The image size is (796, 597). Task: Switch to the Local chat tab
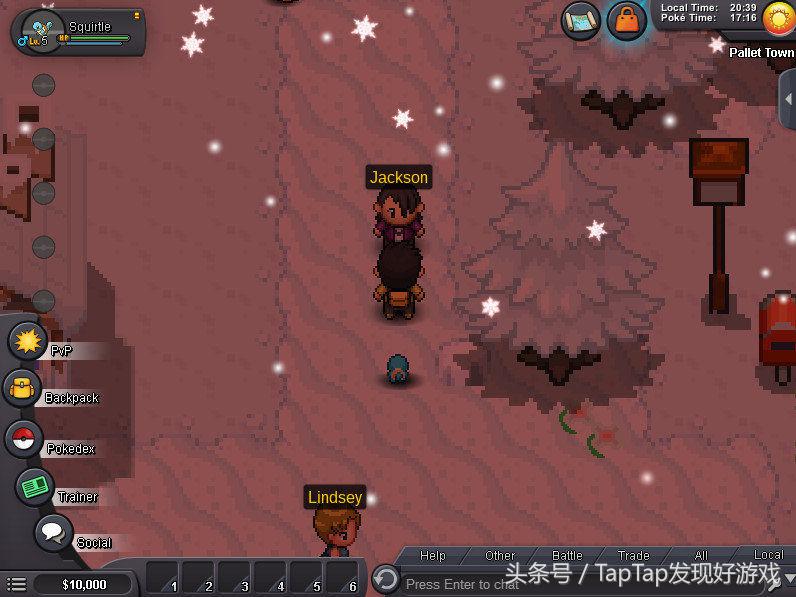tap(768, 555)
